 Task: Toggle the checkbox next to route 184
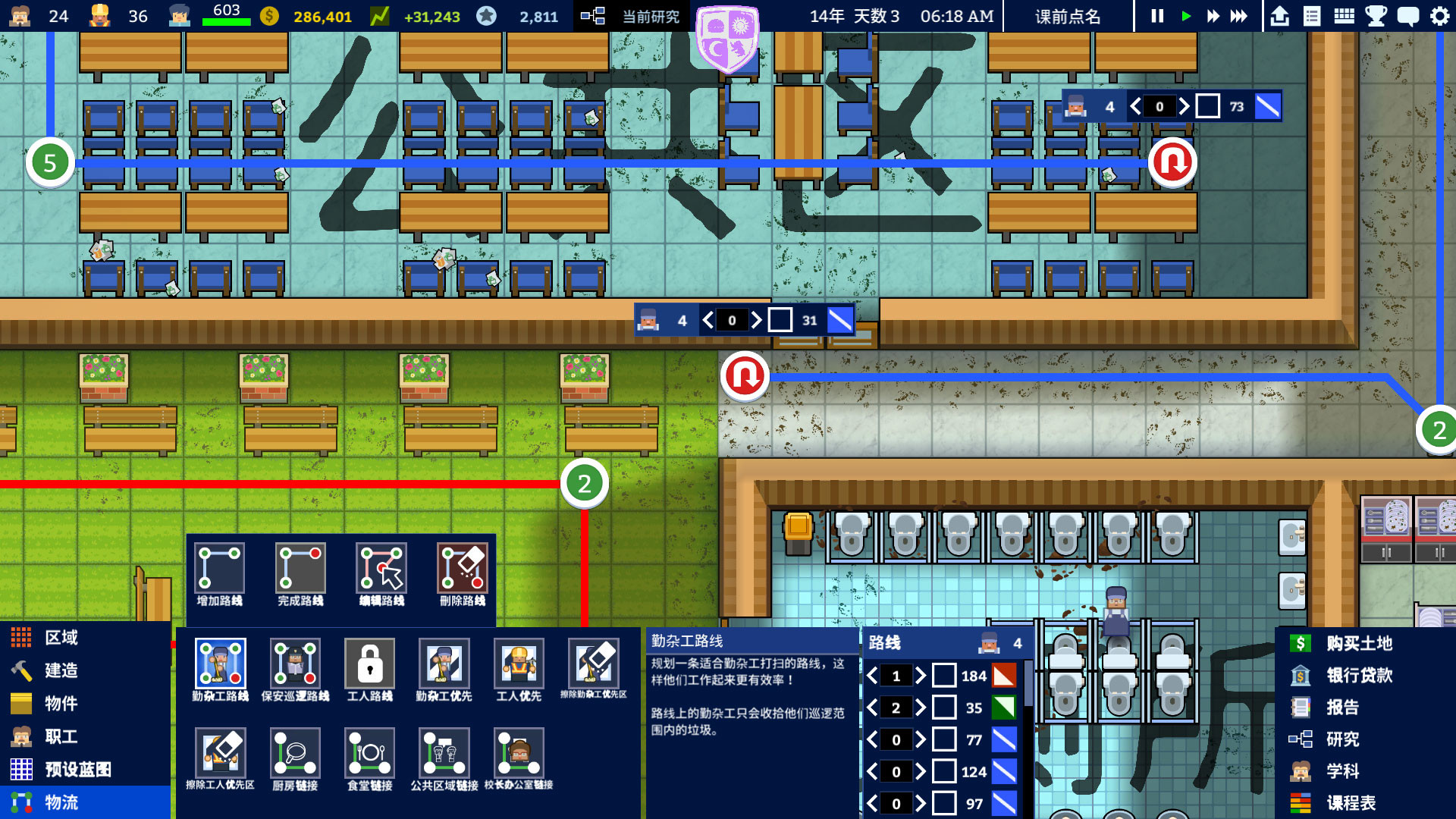(946, 676)
